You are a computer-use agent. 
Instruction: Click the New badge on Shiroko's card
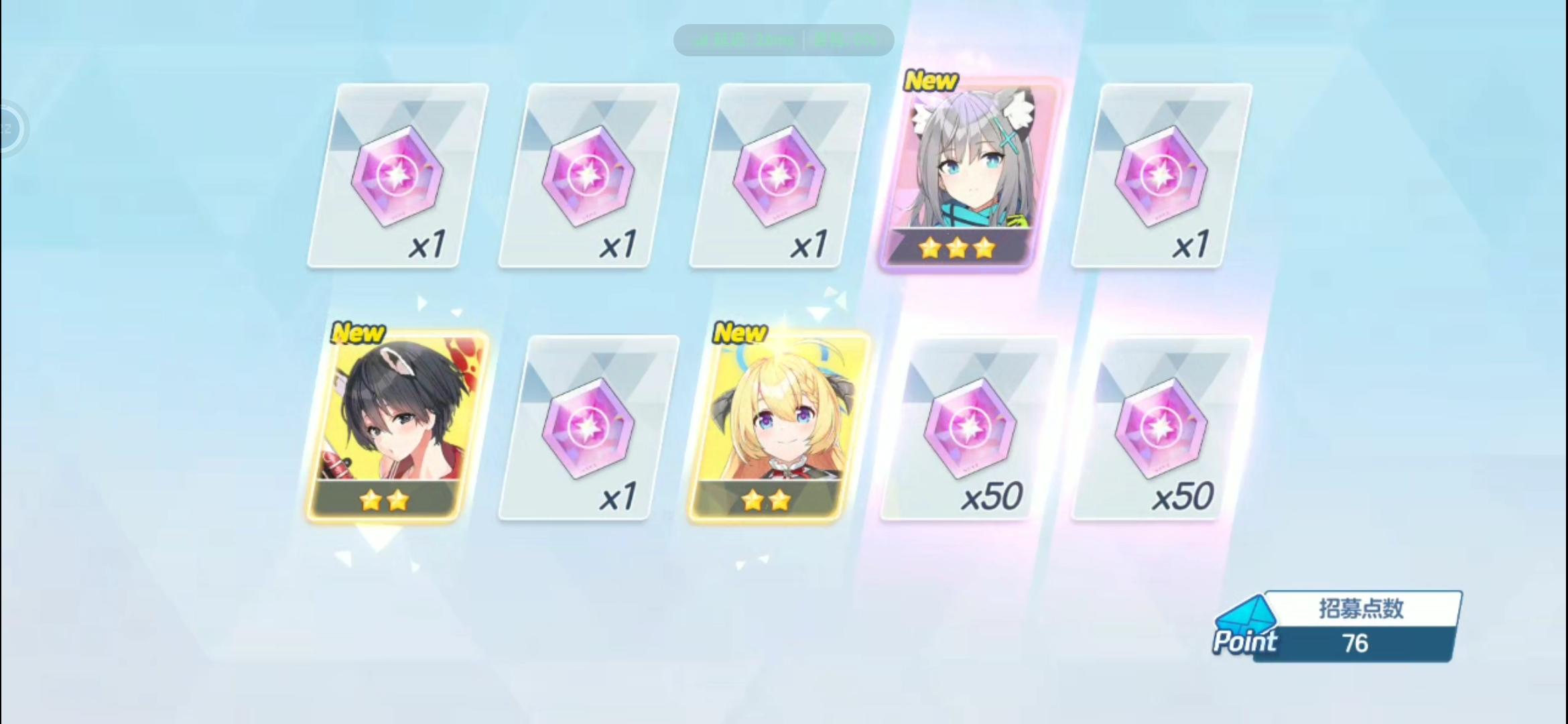point(931,80)
